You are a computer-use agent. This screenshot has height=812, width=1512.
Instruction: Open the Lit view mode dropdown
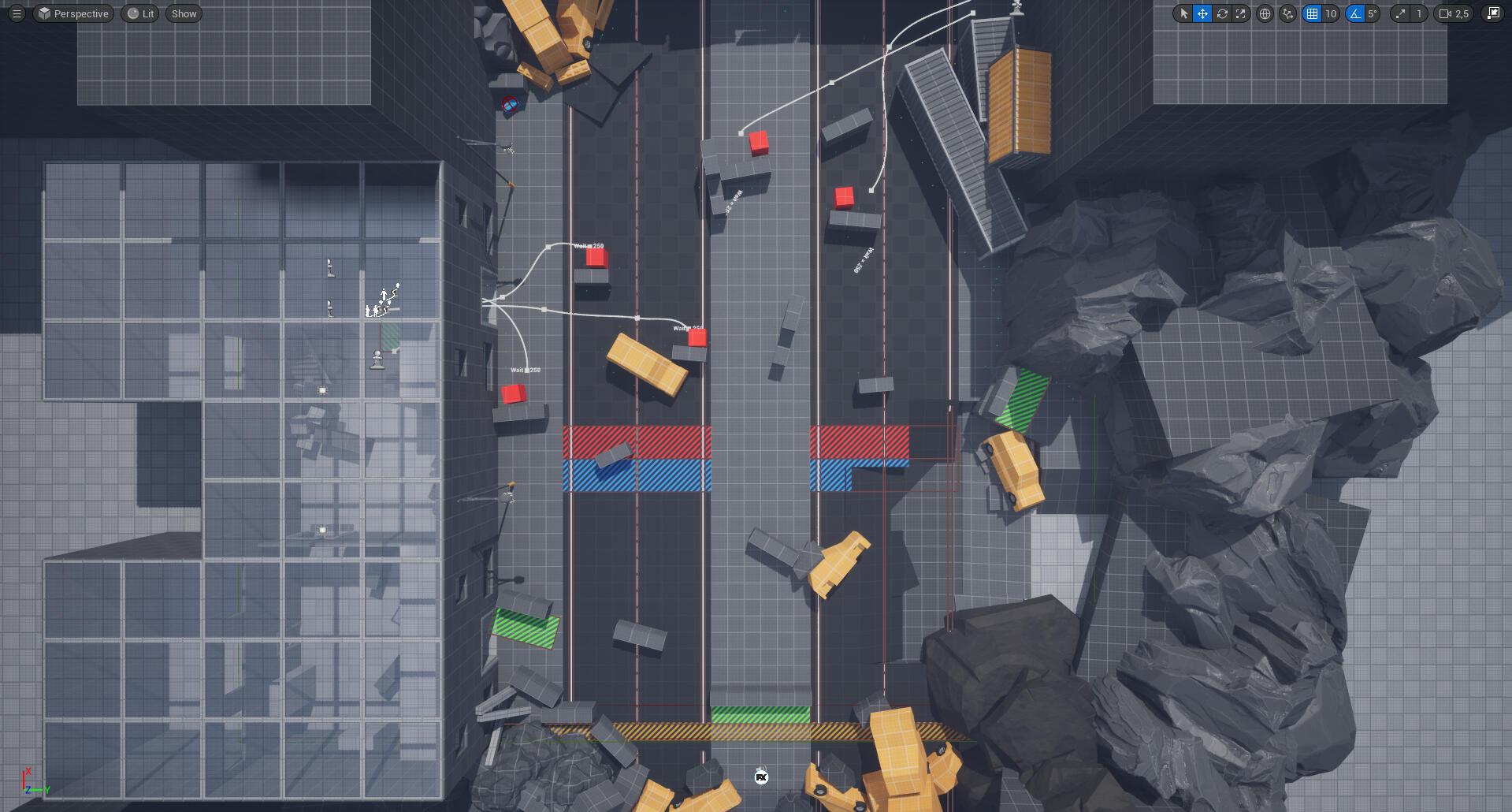(x=139, y=13)
